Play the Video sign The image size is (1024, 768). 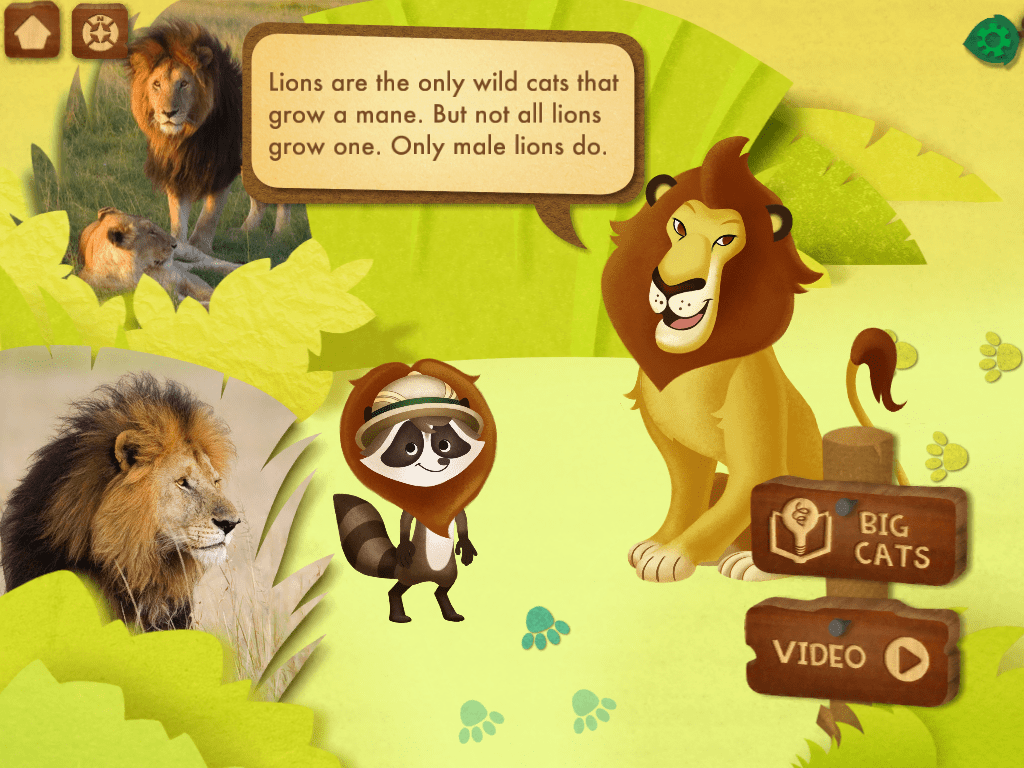coord(852,654)
